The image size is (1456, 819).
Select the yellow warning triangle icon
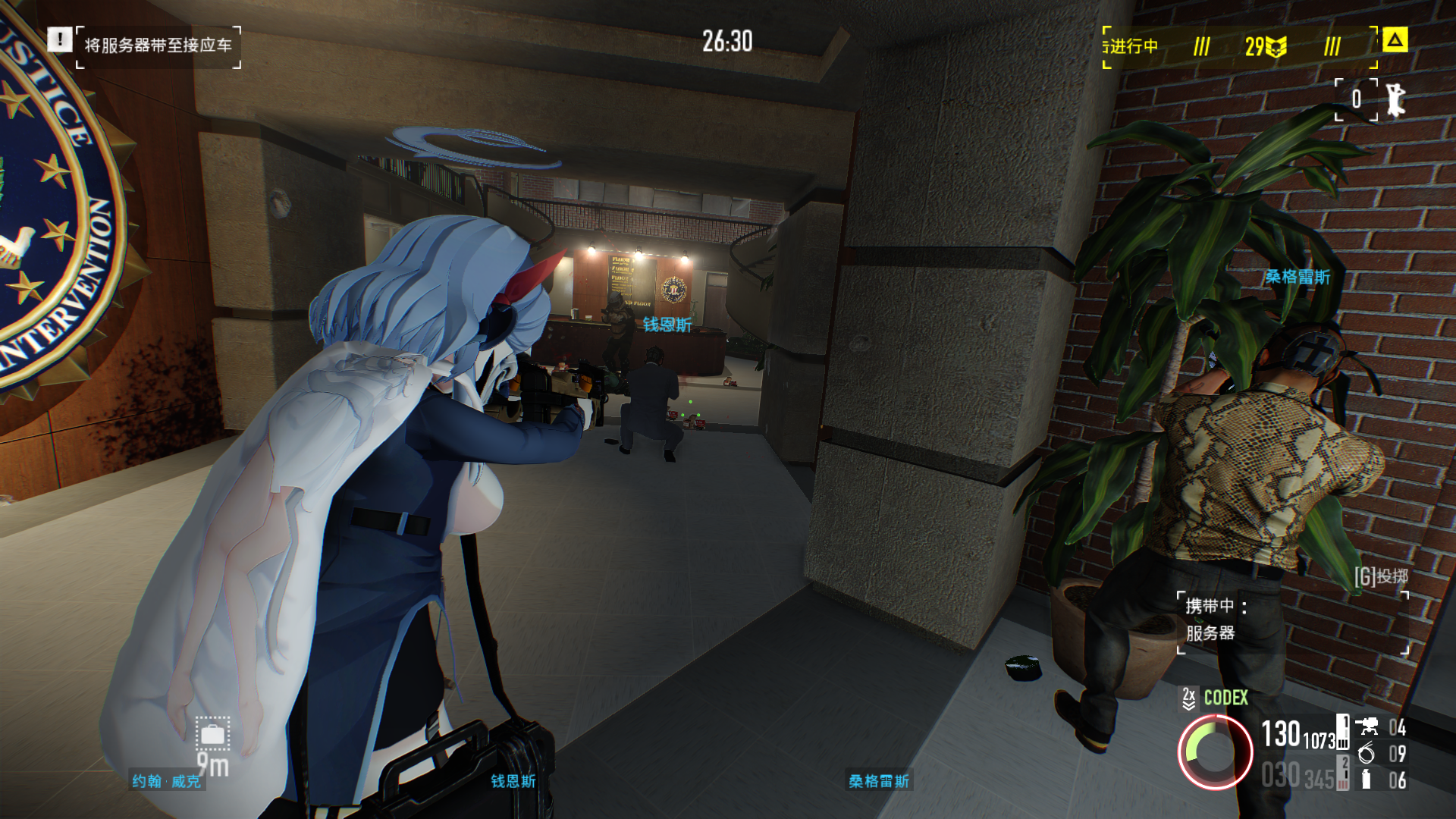pos(1395,40)
